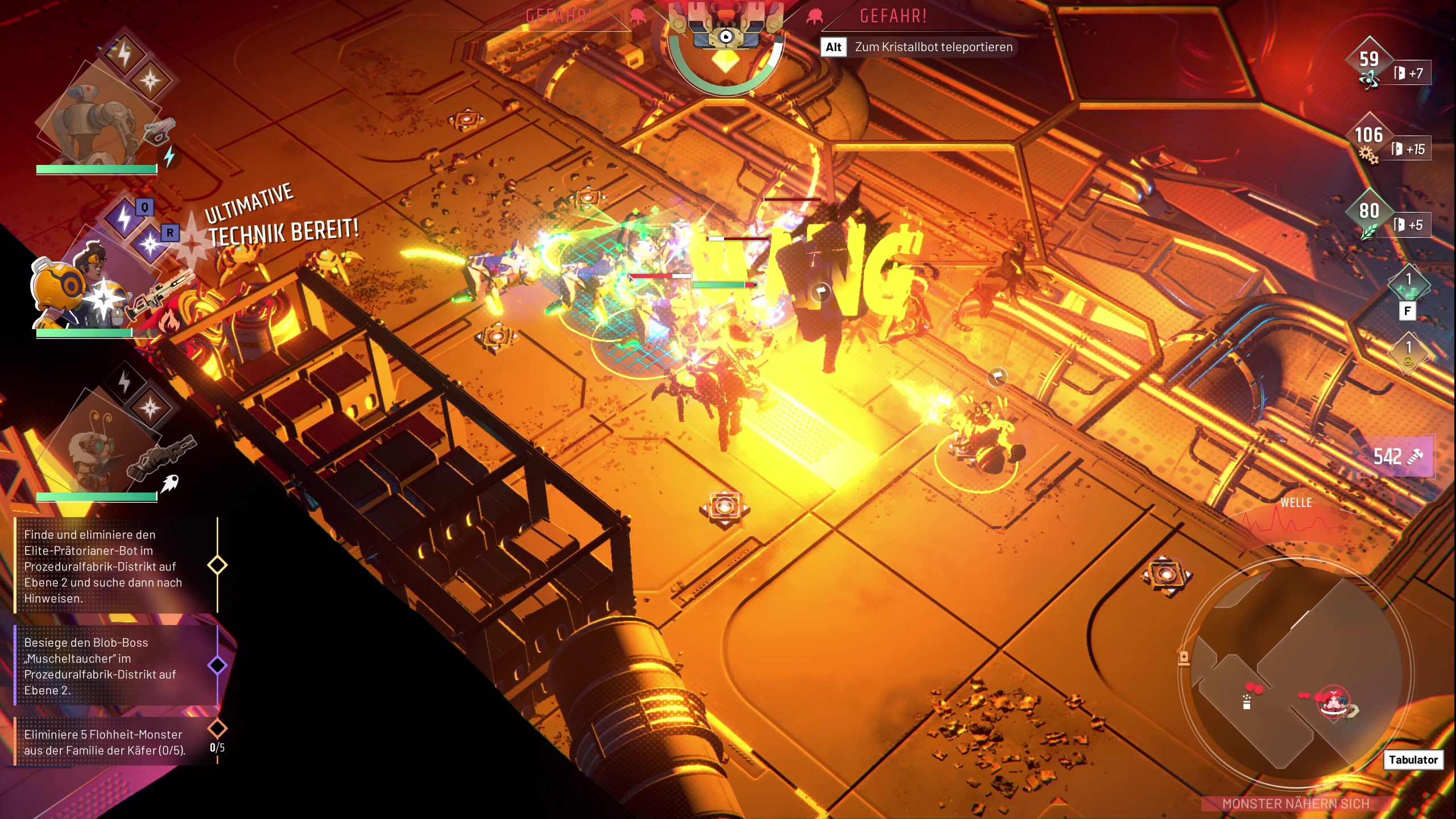
Task: Use the green medkit item slot
Action: click(1408, 284)
